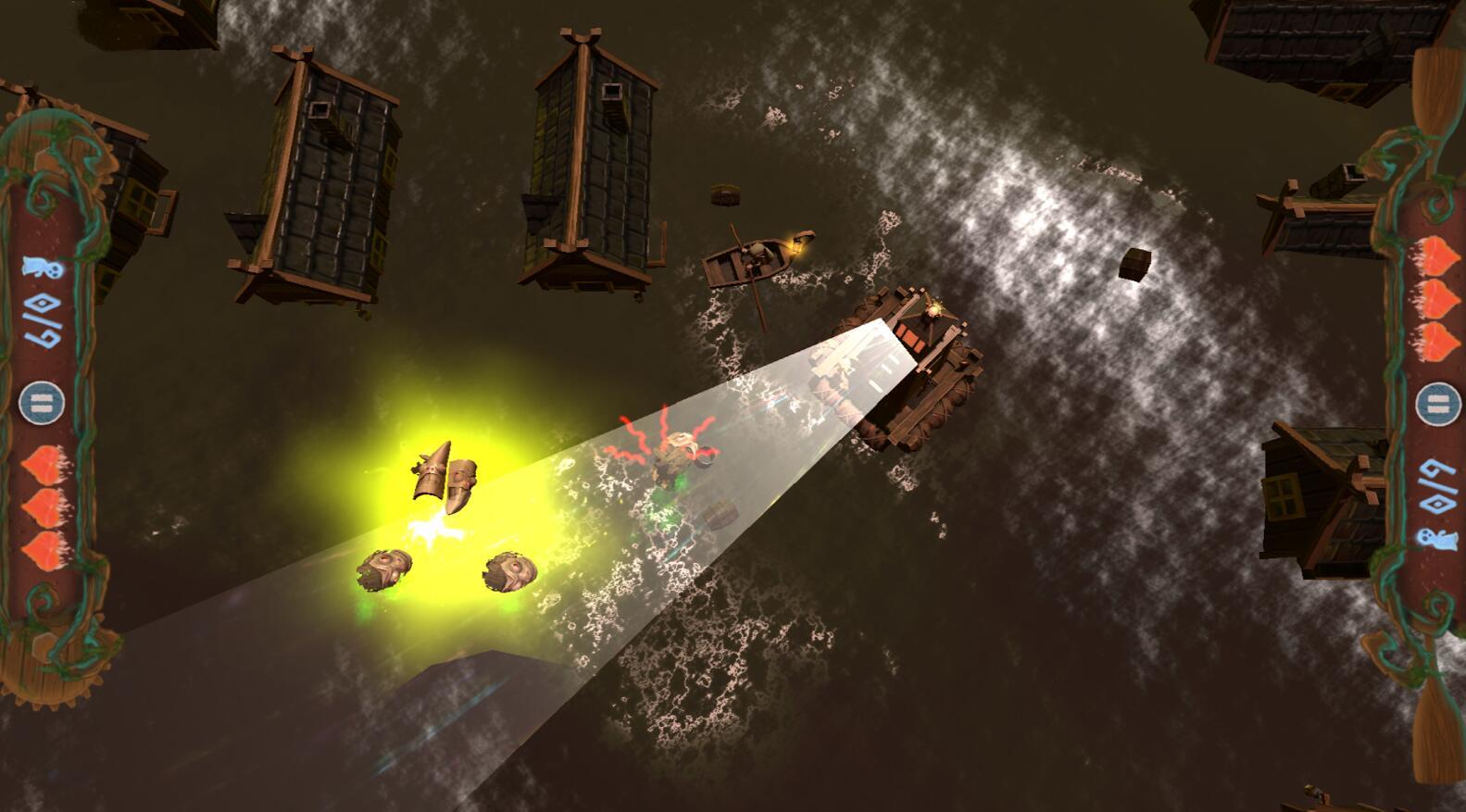Pause the game from the right player's panel

1437,405
